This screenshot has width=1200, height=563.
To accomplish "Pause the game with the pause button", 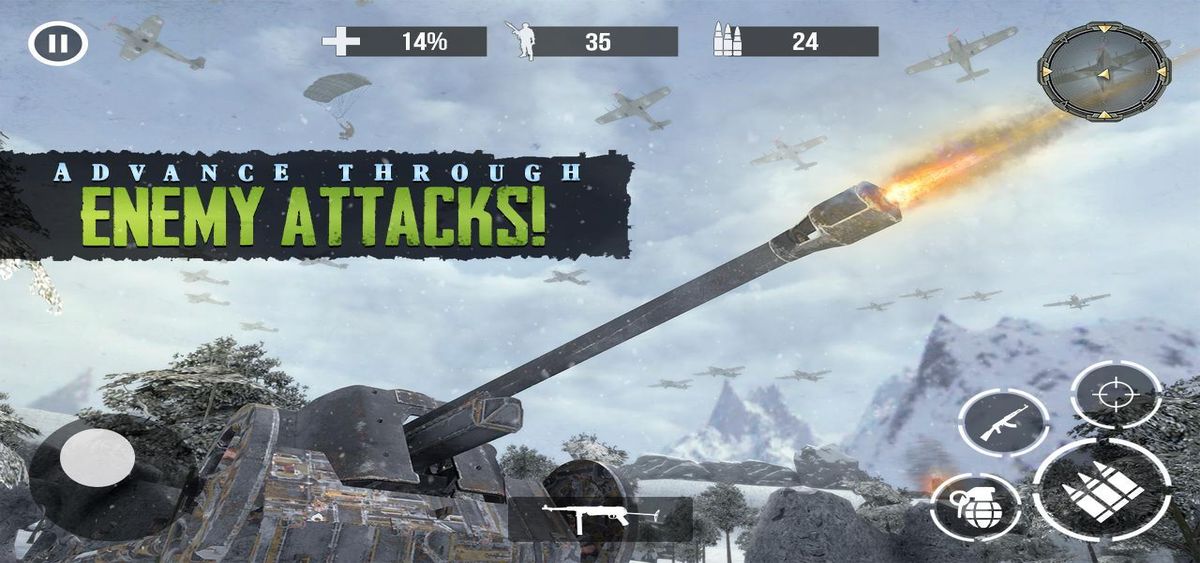I will (x=58, y=43).
